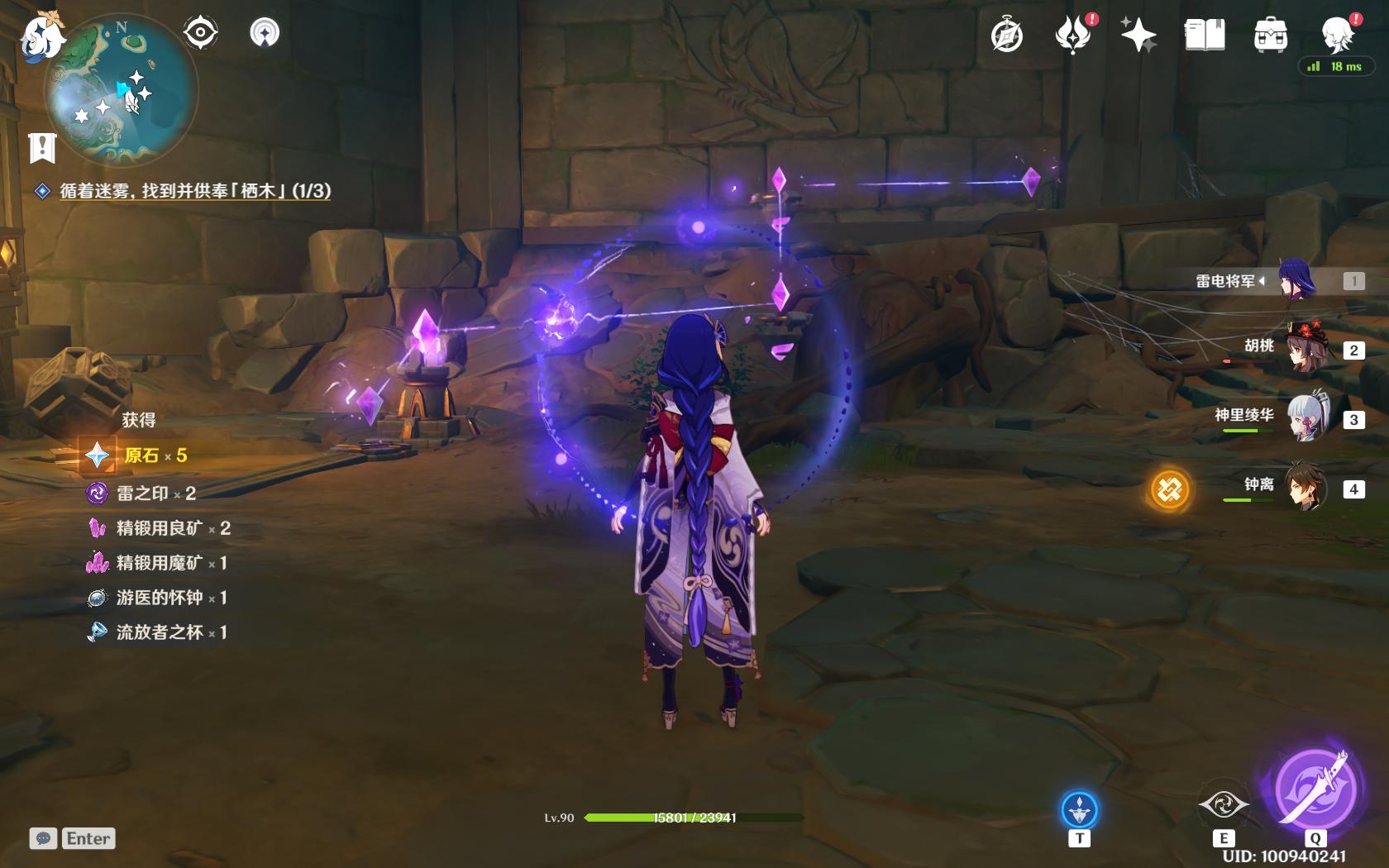This screenshot has width=1389, height=868.
Task: Open the inventory backpack icon
Action: [1270, 36]
